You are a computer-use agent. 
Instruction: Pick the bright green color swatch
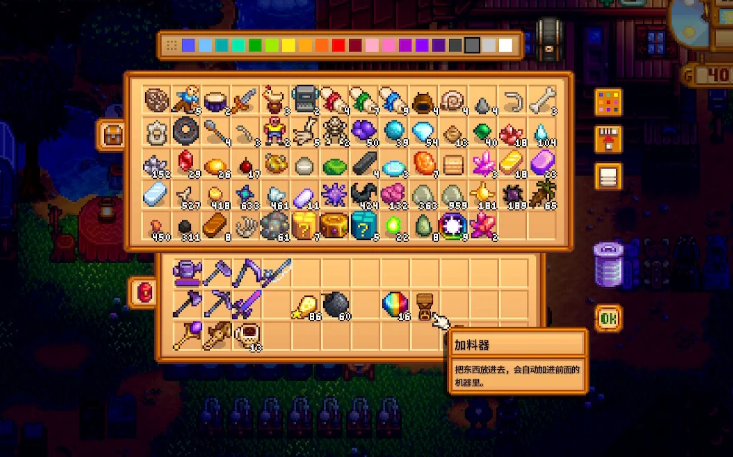254,45
